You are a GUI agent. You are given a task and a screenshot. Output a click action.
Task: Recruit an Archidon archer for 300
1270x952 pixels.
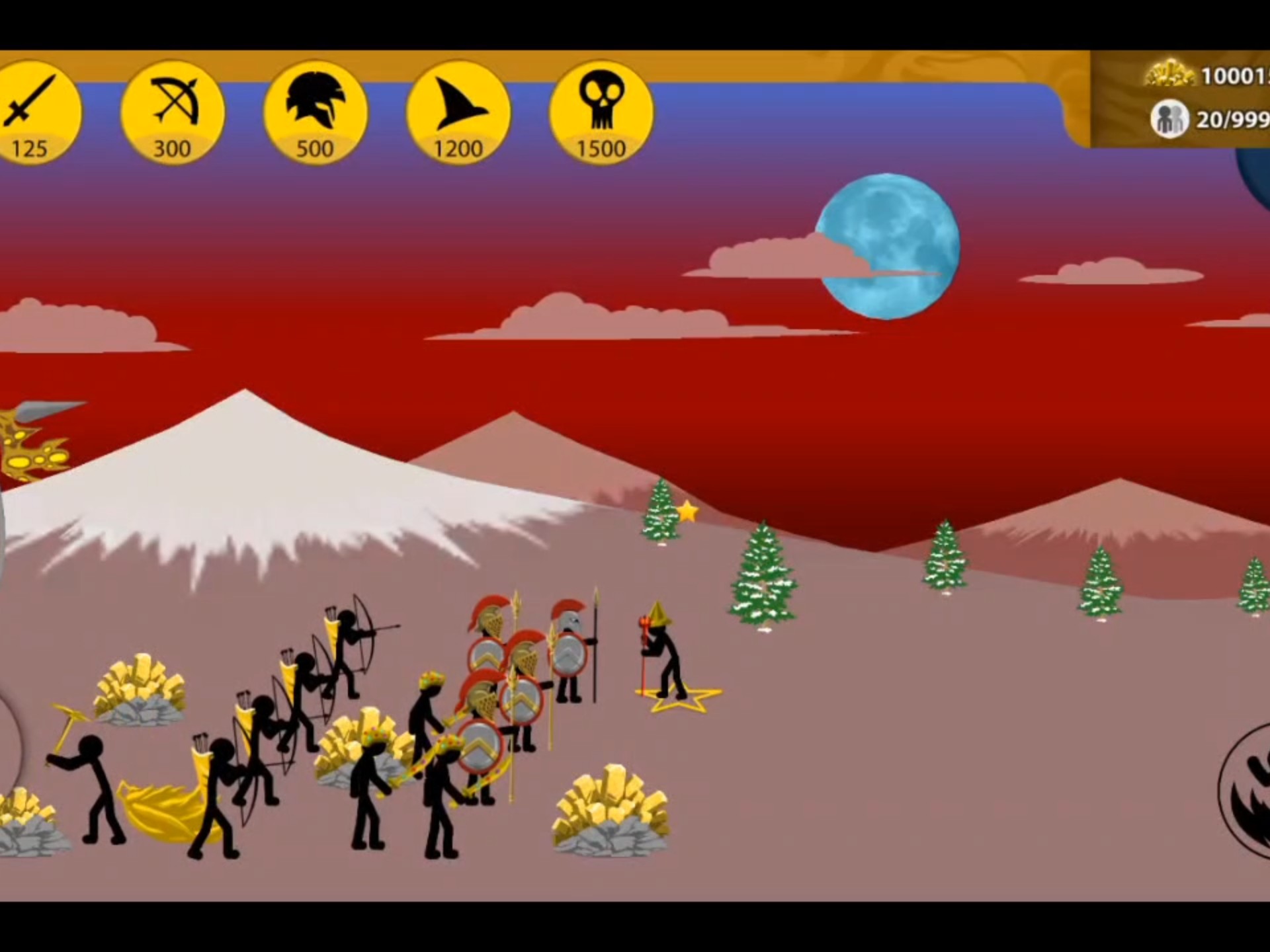tap(173, 112)
